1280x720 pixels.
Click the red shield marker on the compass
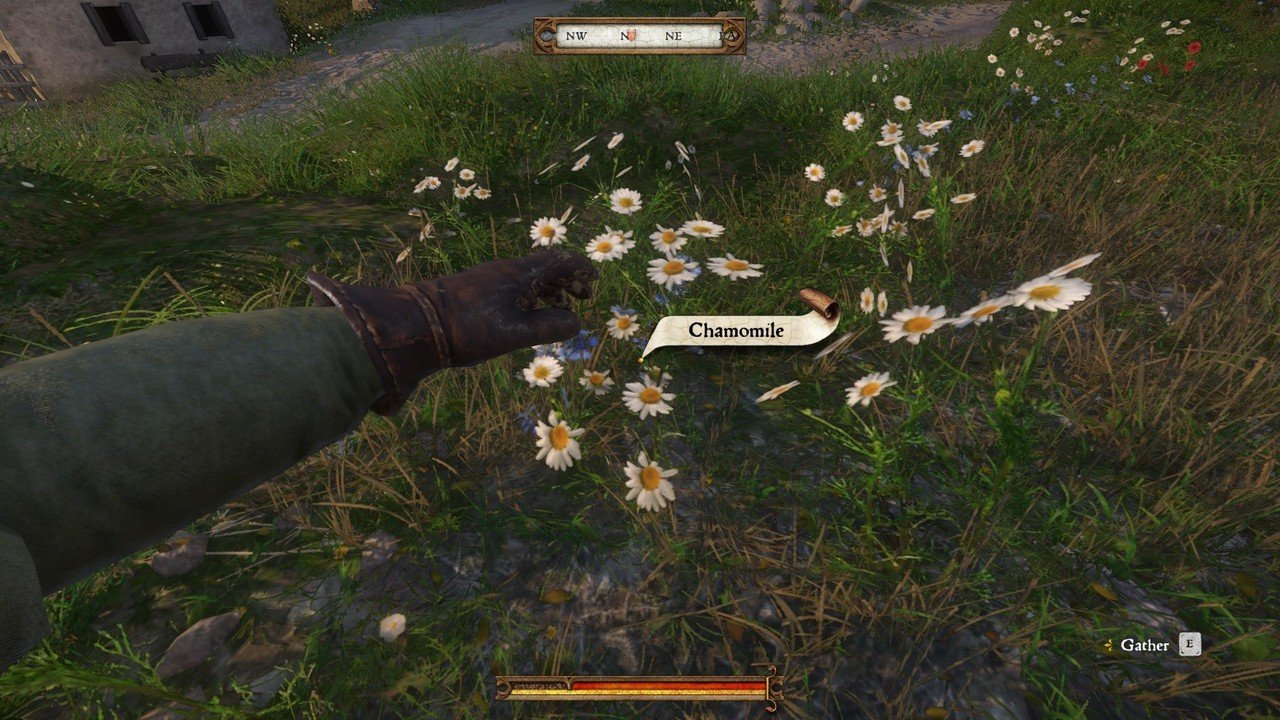[x=631, y=35]
